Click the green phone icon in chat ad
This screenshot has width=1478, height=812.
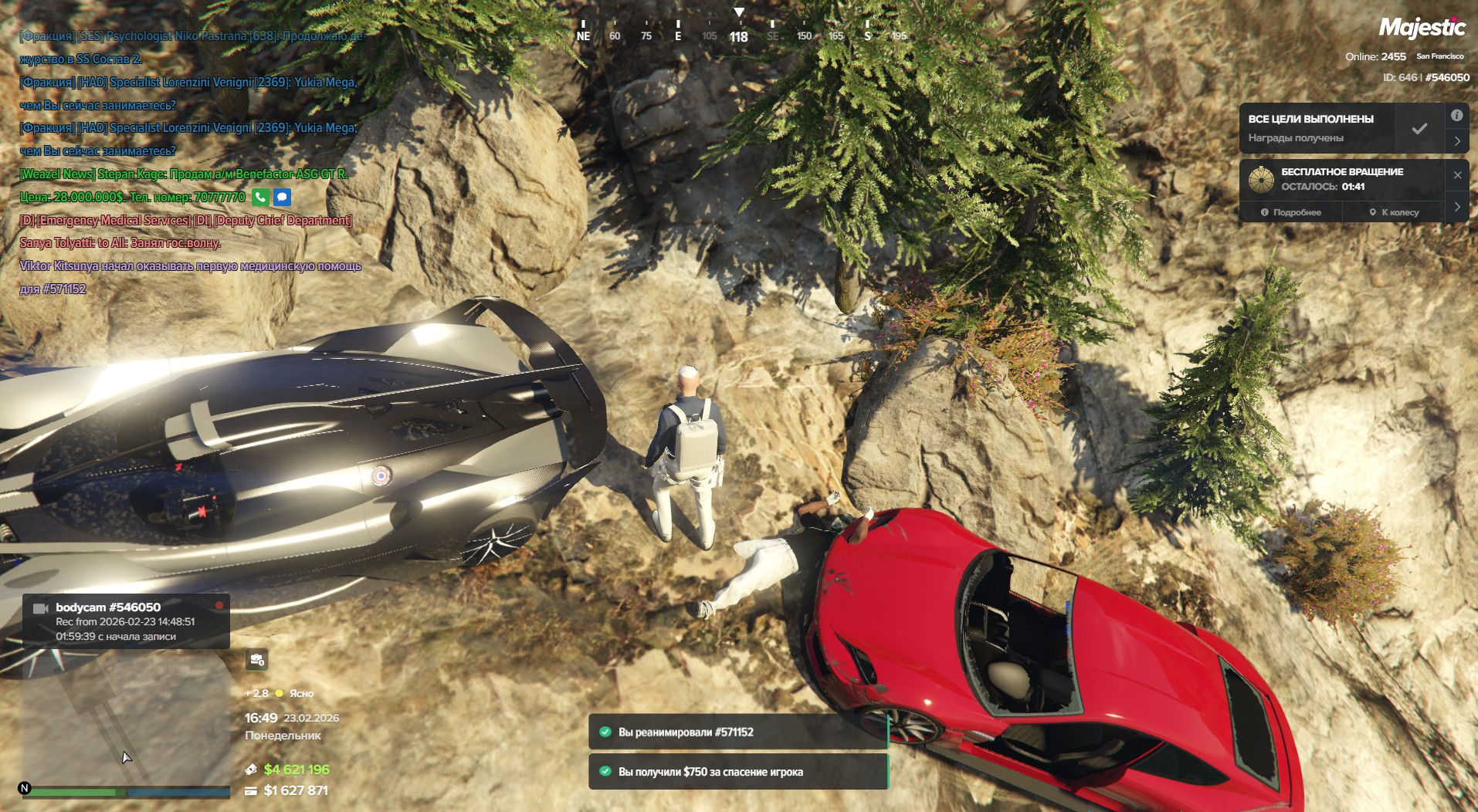260,198
